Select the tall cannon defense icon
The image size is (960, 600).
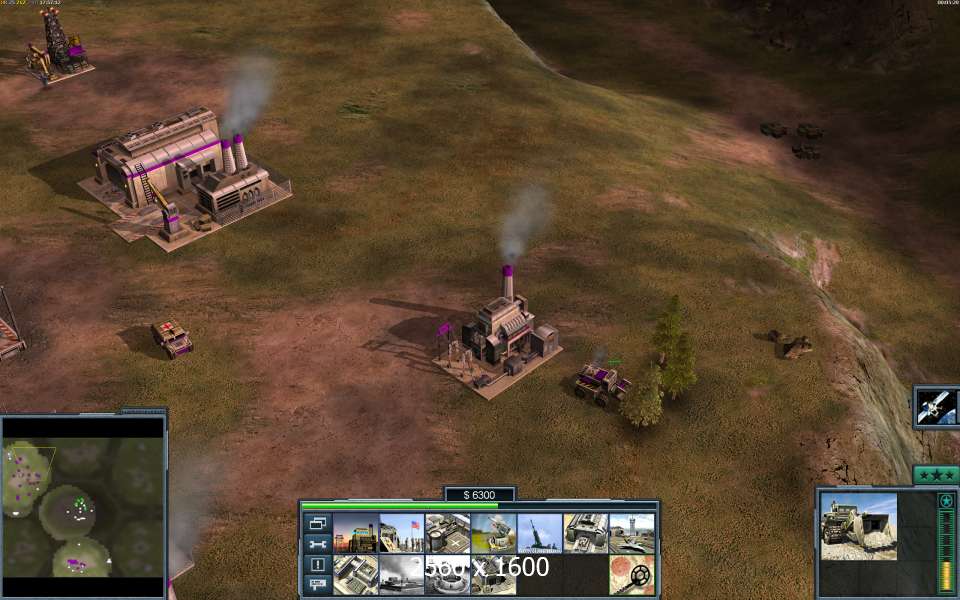coord(539,533)
